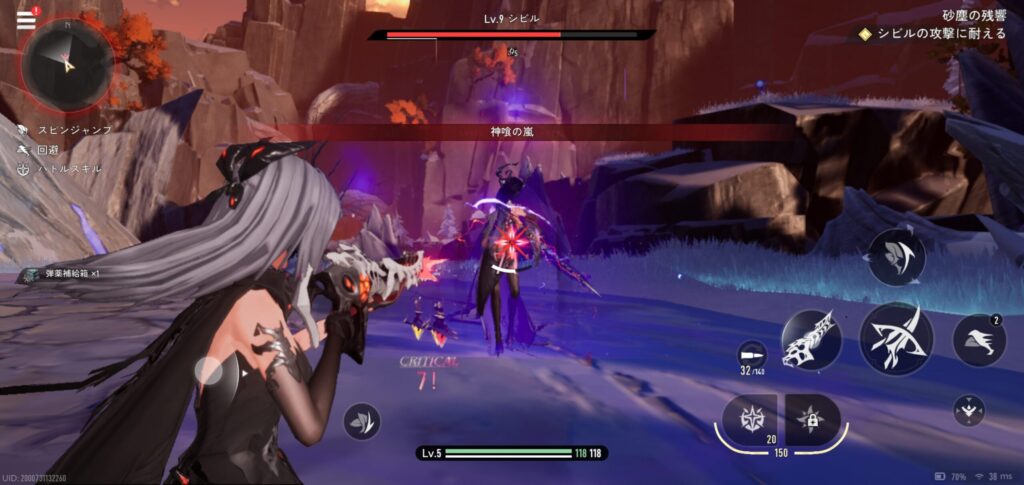Tap the virtual movement joystick
Viewport: 1024px width, 485px height.
[217, 374]
